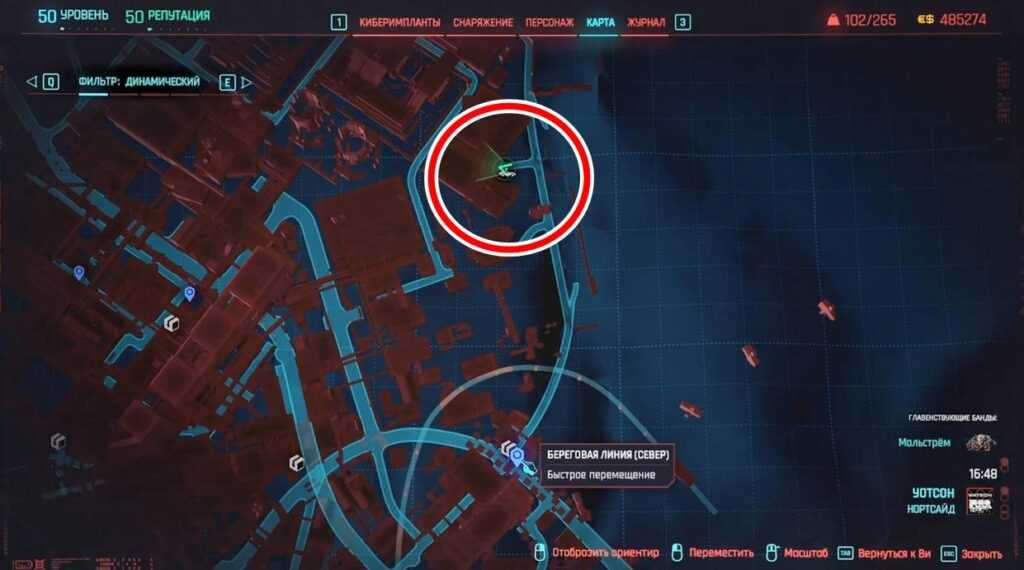The height and width of the screenshot is (570, 1024).
Task: Switch to the Снаряжение tab
Action: click(x=483, y=22)
